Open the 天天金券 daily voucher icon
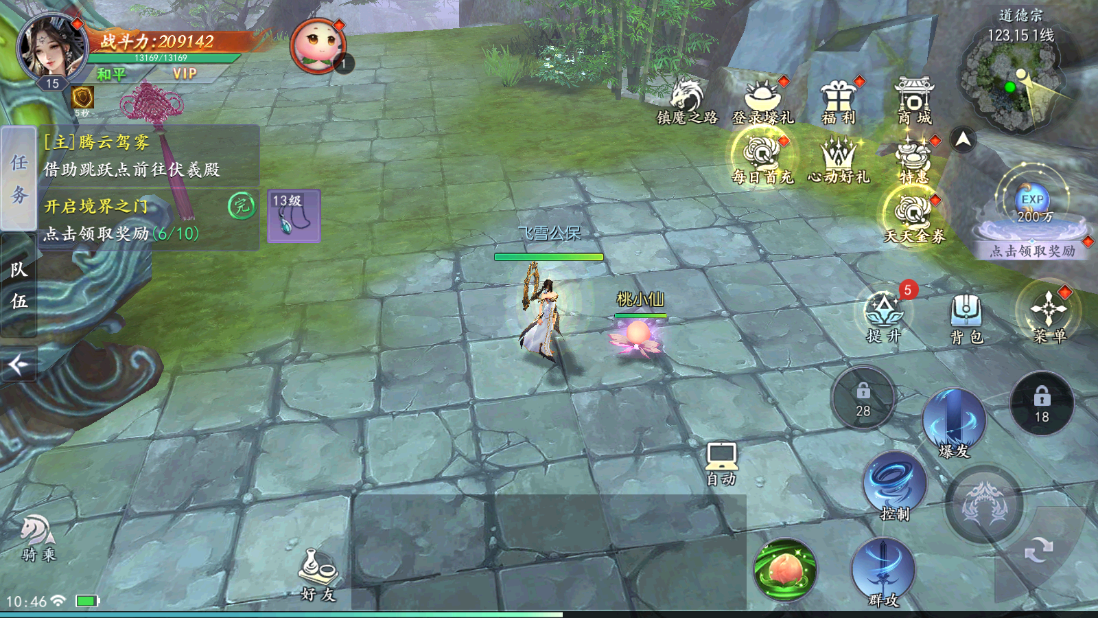1098x618 pixels. [913, 215]
